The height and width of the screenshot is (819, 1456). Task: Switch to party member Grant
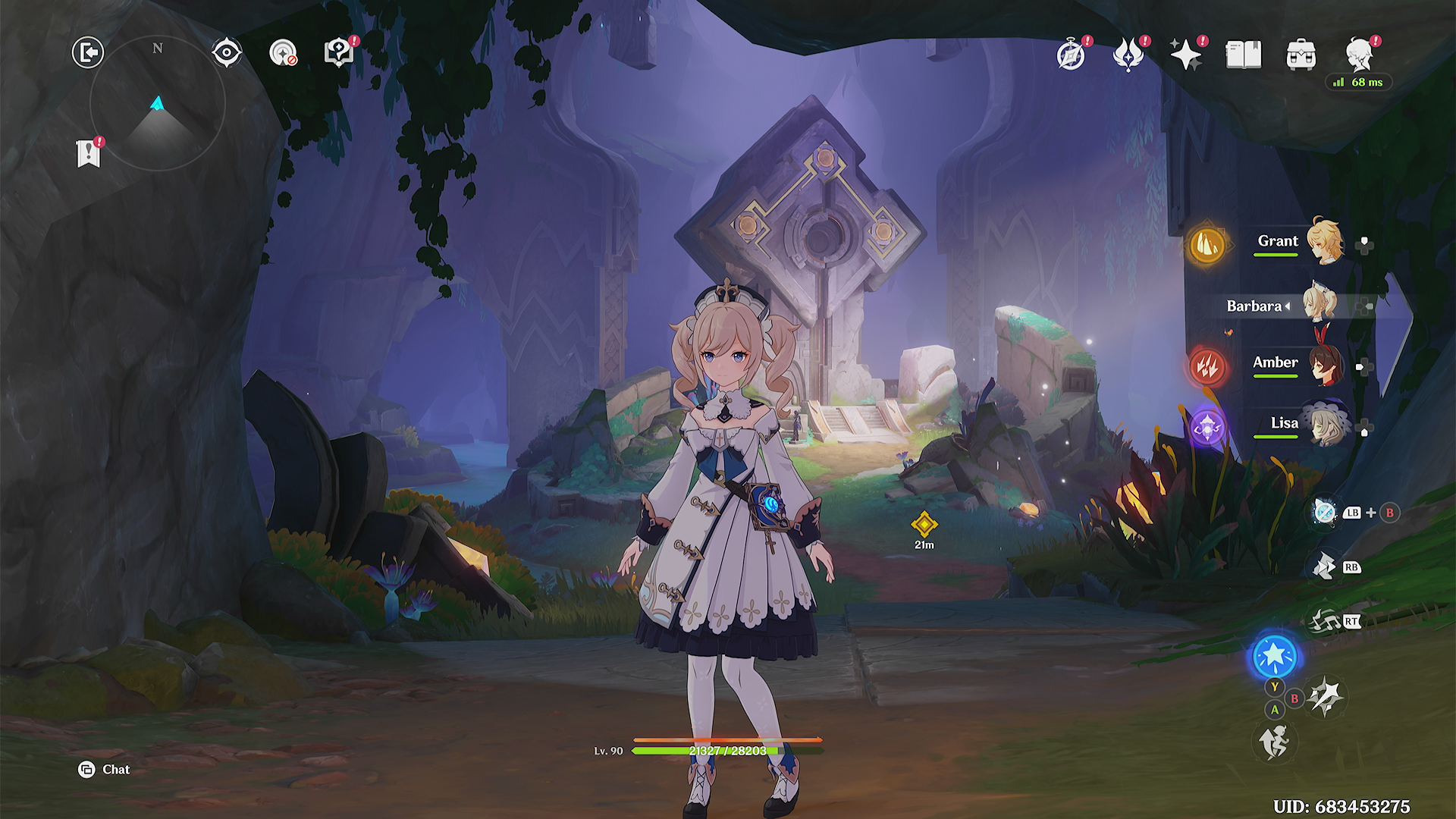(x=1278, y=241)
